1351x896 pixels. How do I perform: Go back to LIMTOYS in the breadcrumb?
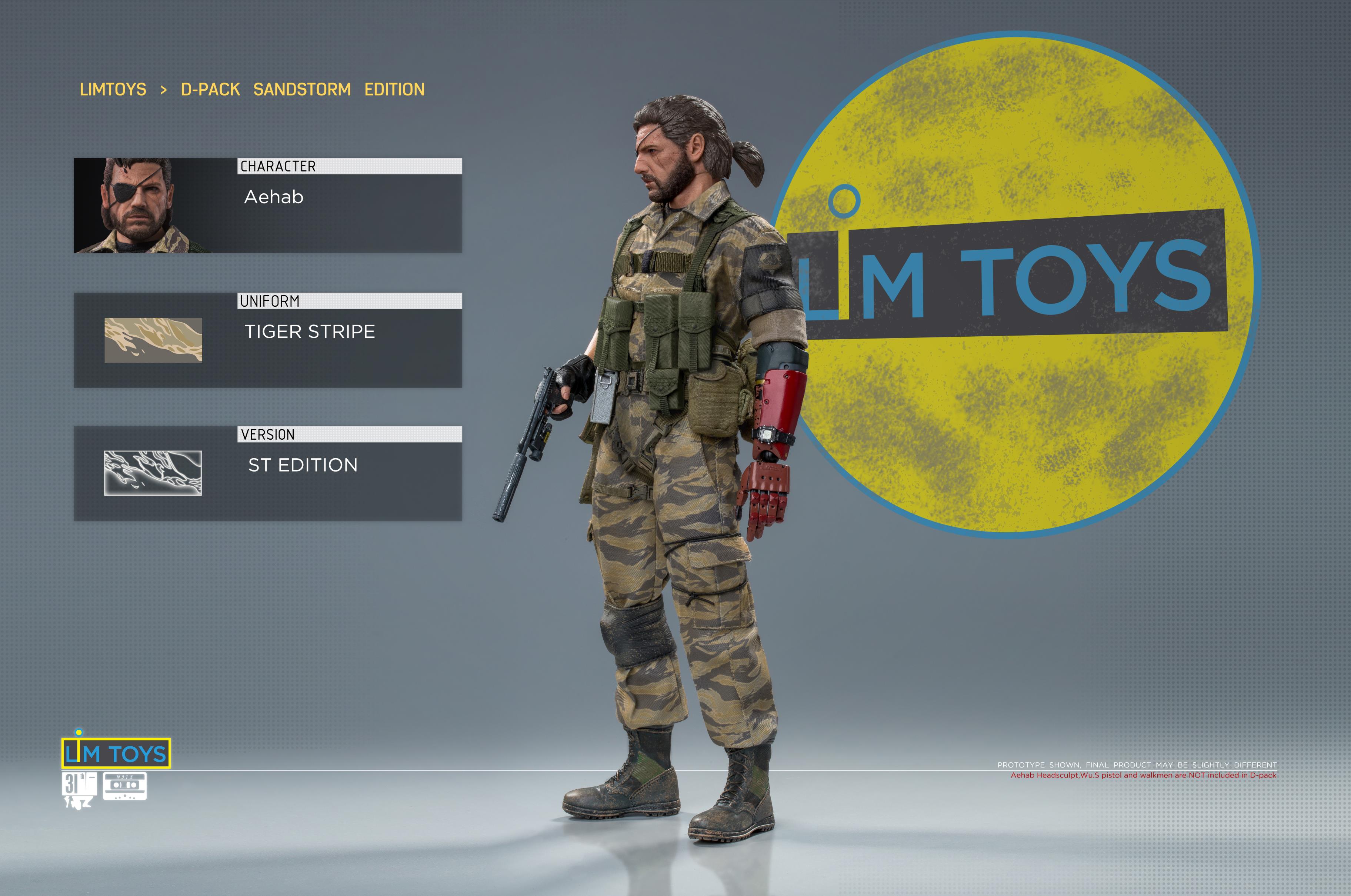point(113,90)
